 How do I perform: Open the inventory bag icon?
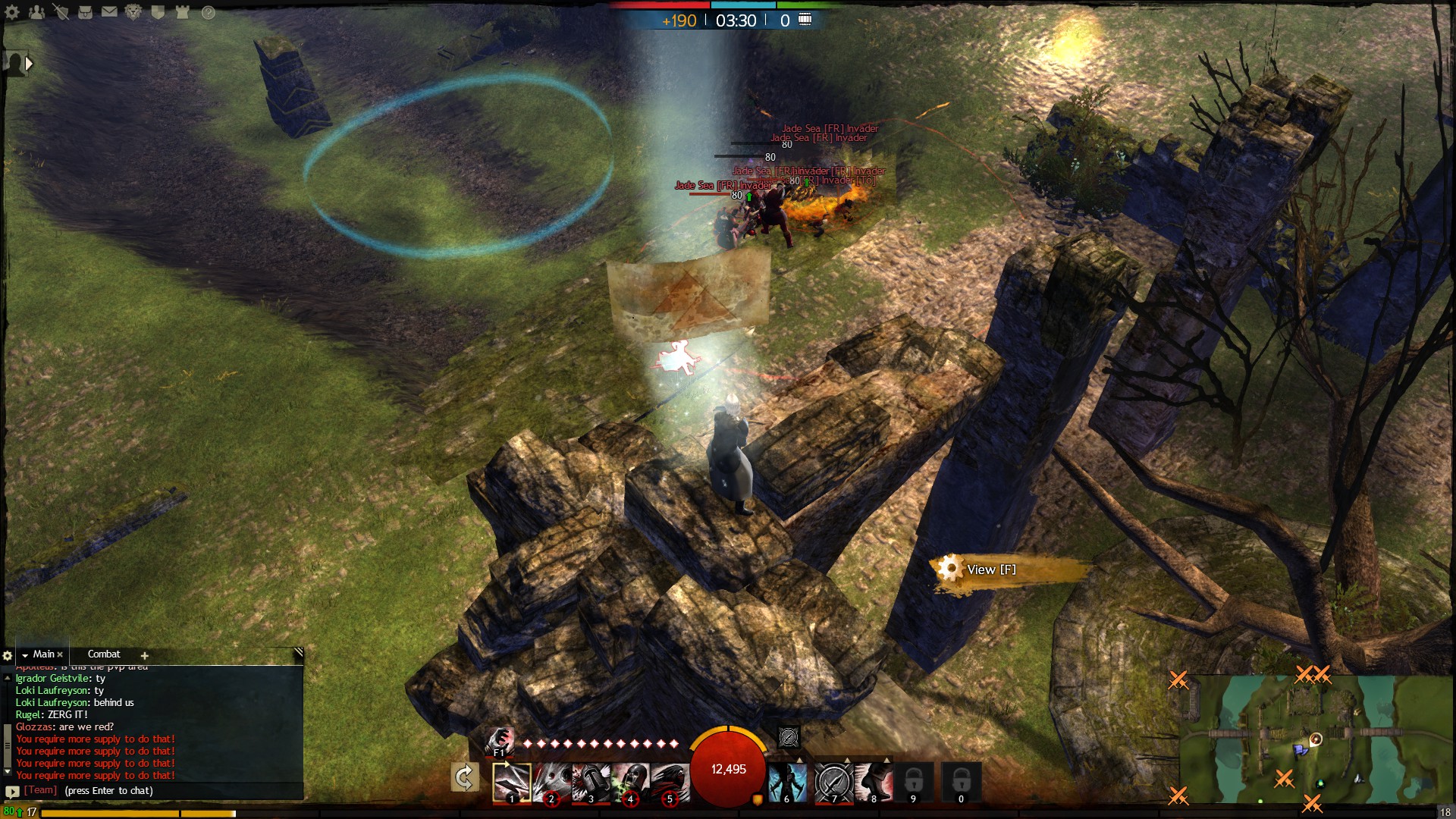pyautogui.click(x=85, y=12)
